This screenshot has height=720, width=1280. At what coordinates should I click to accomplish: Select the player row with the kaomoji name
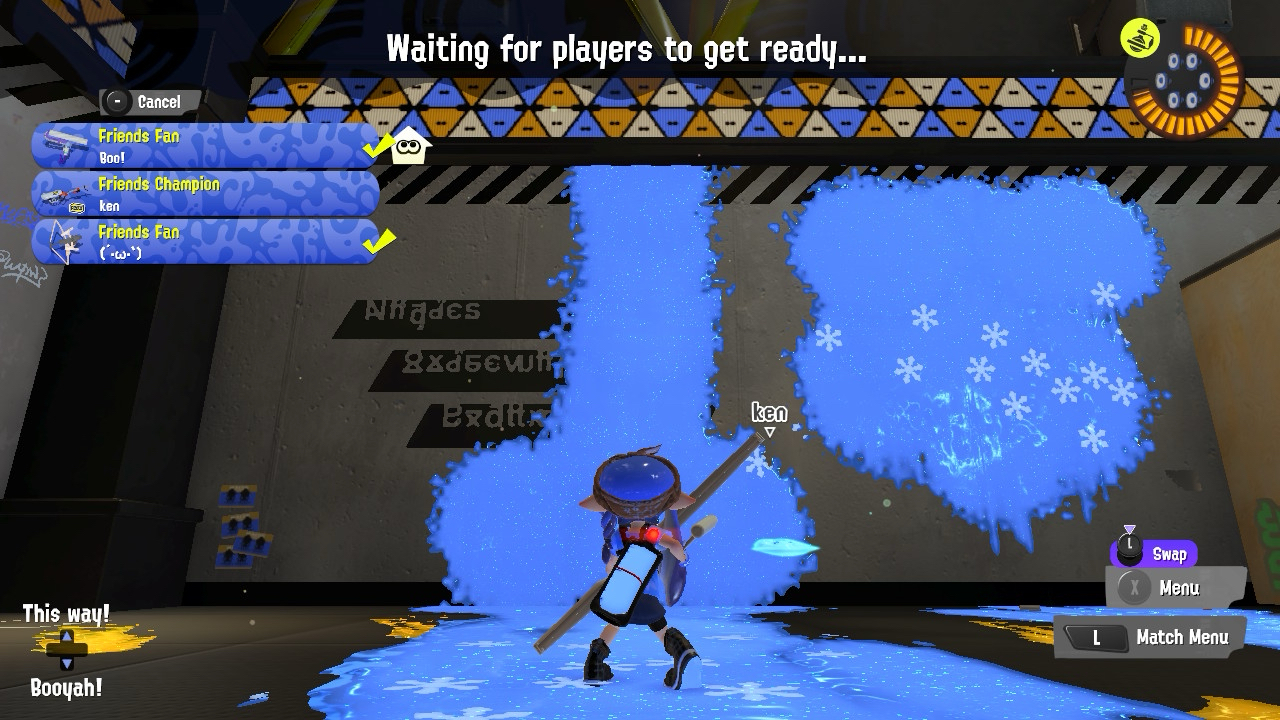tap(205, 242)
